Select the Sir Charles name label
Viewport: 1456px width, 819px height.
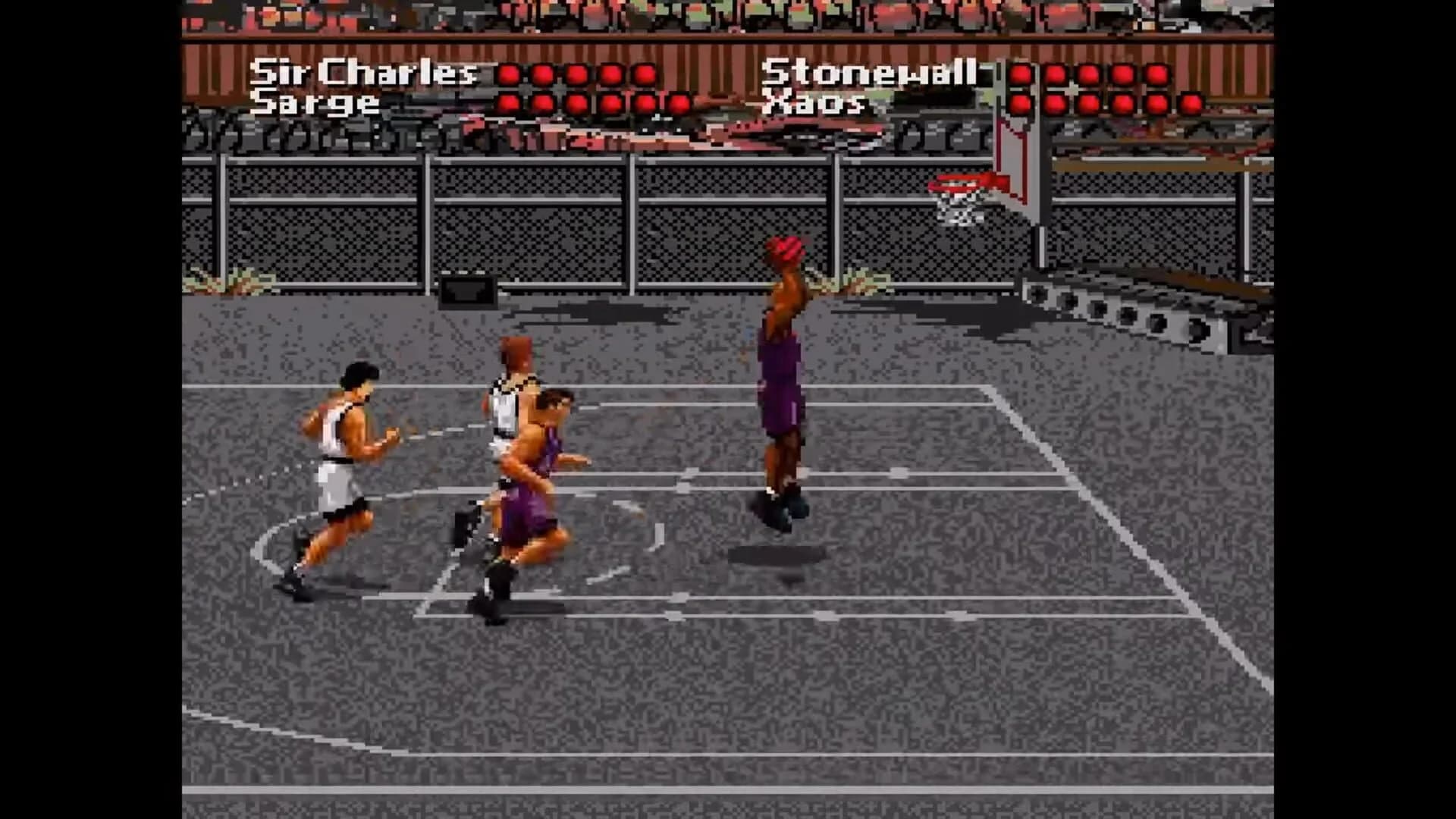[364, 74]
